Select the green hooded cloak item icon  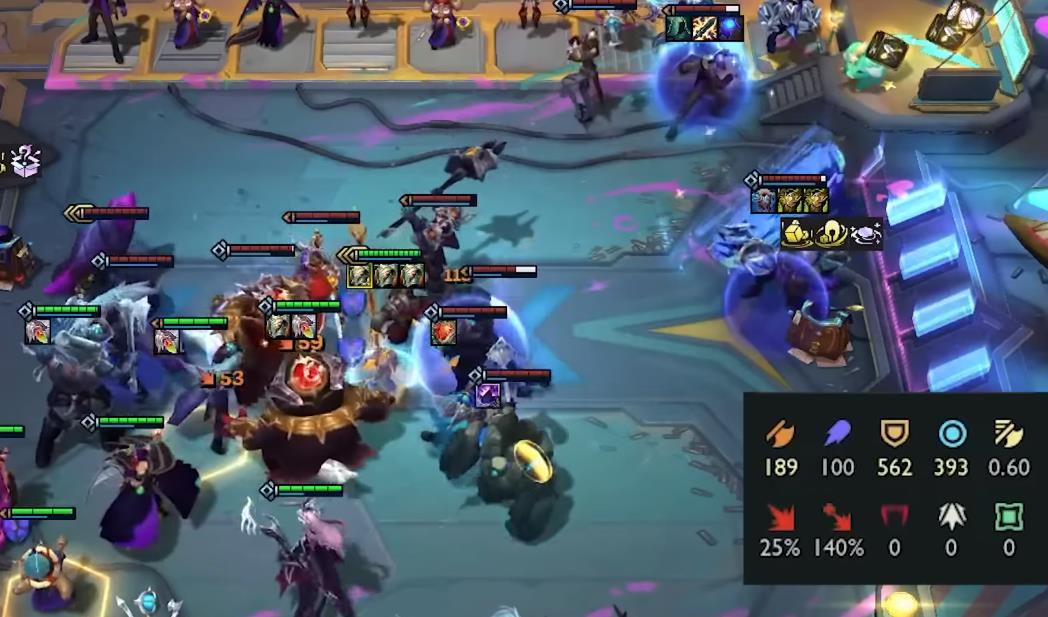point(678,28)
